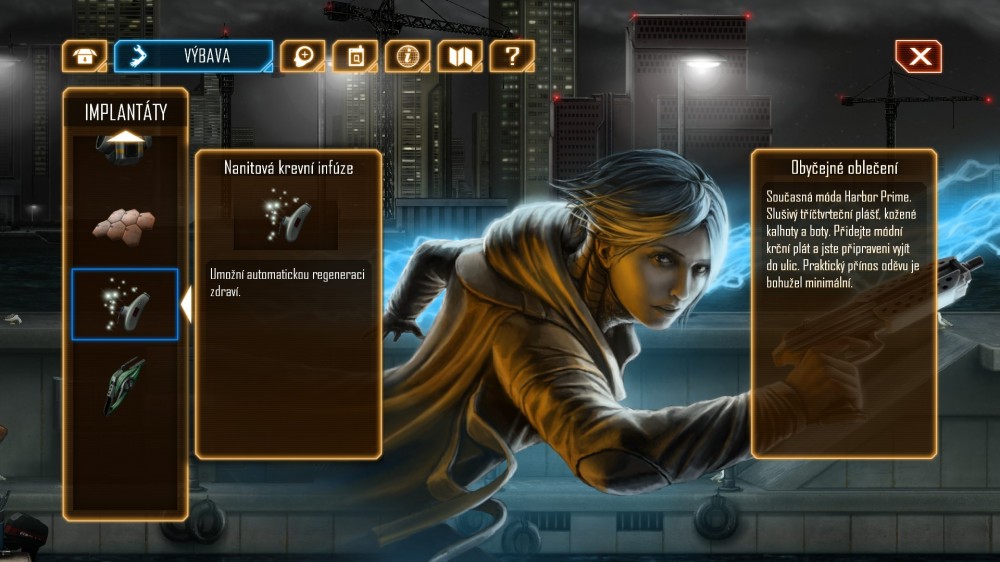Select the hexagonal skin plating implant
Viewport: 1000px width, 562px height.
124,224
